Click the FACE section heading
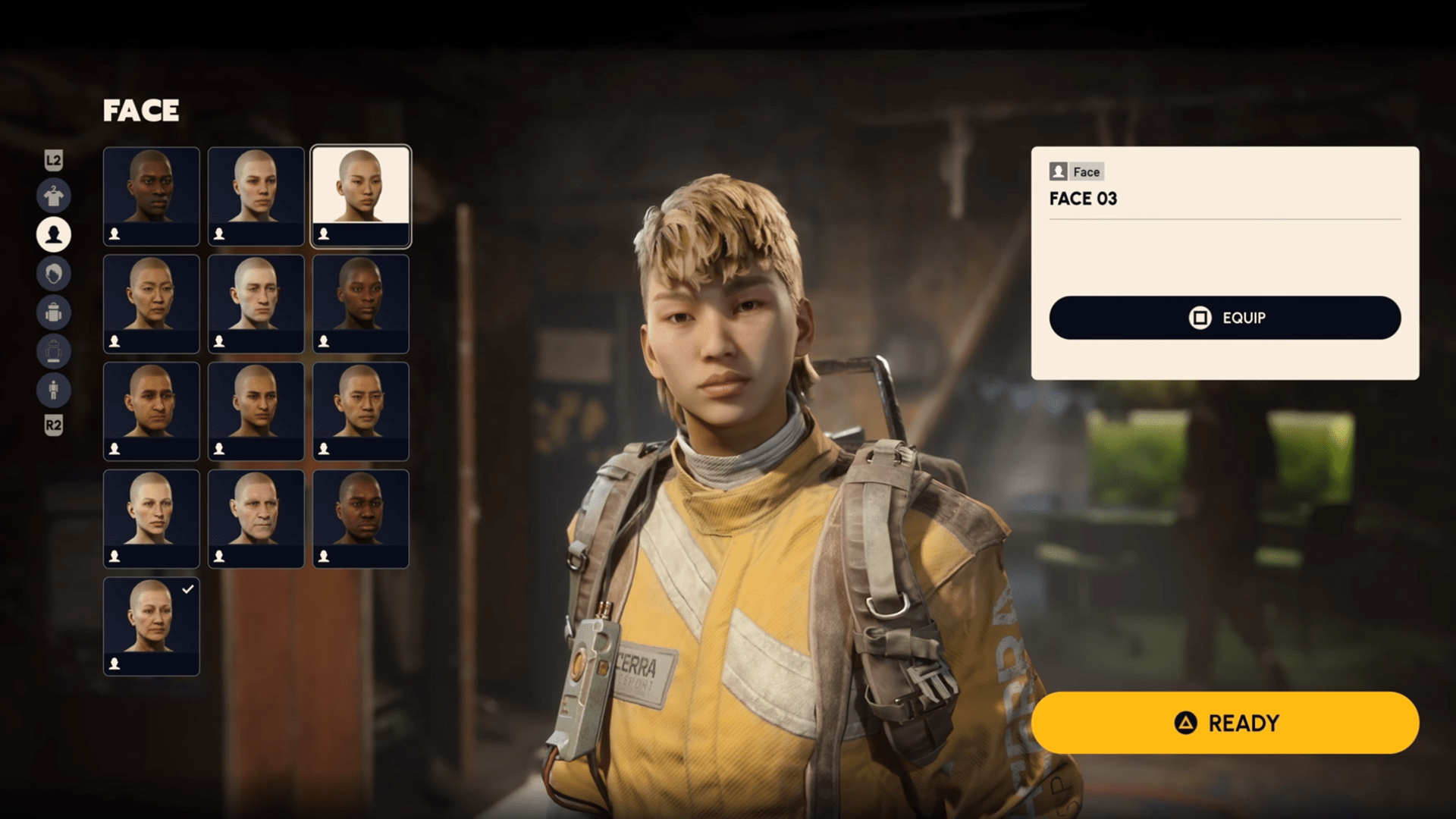 point(141,111)
